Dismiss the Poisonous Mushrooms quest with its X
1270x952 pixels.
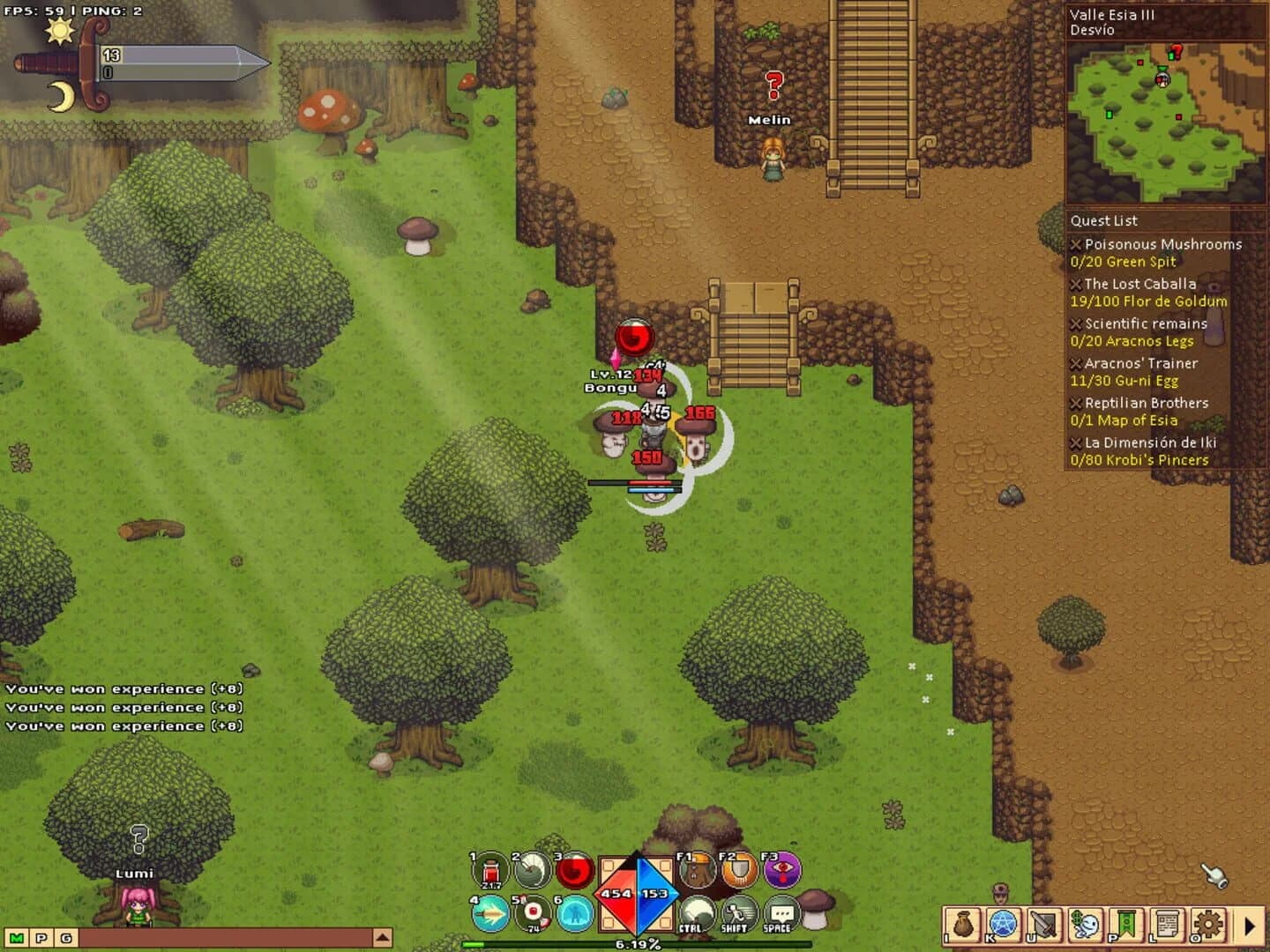tap(1075, 244)
